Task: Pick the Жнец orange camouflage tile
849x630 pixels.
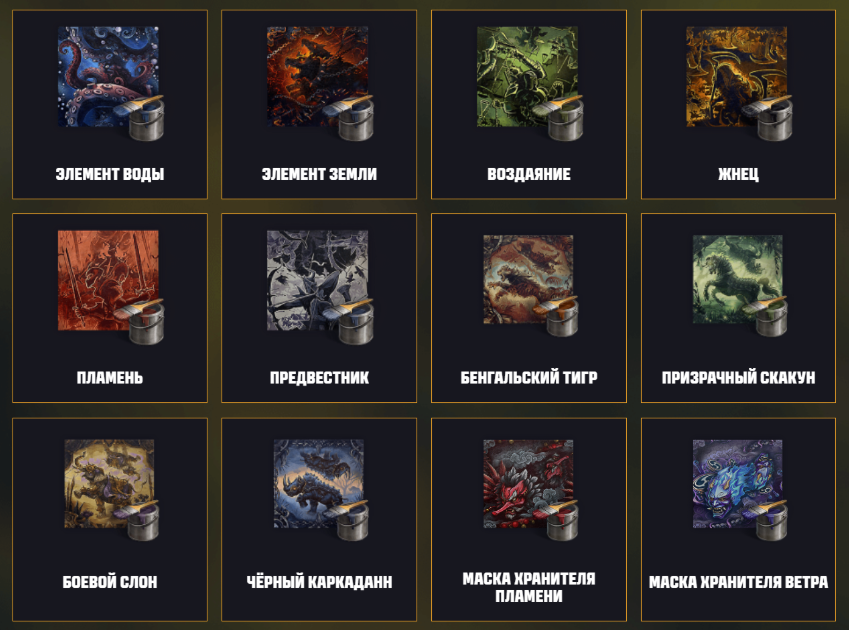Action: [x=738, y=104]
